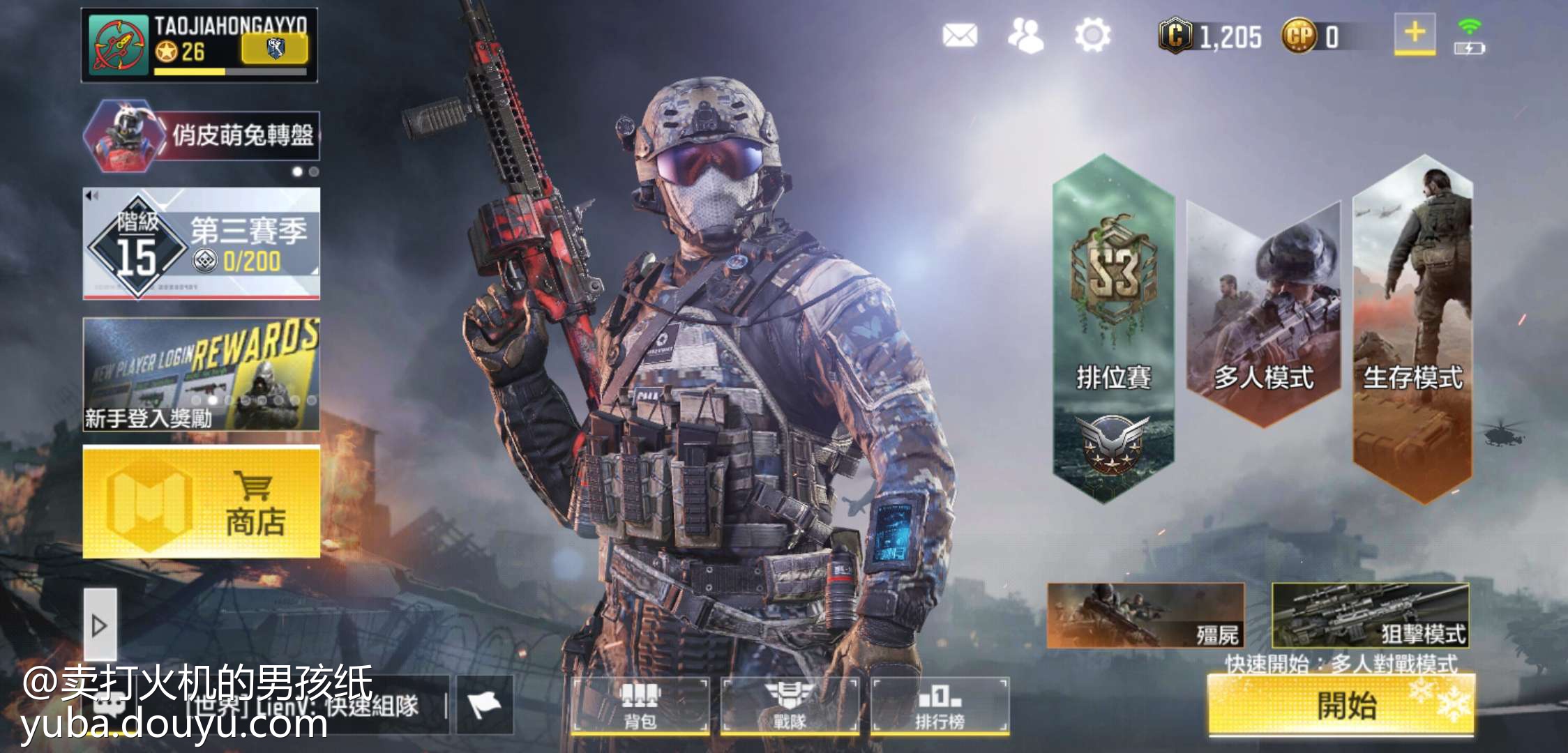1568x753 pixels.
Task: Choose the 狙擊模式 sniper mode
Action: (x=1370, y=616)
